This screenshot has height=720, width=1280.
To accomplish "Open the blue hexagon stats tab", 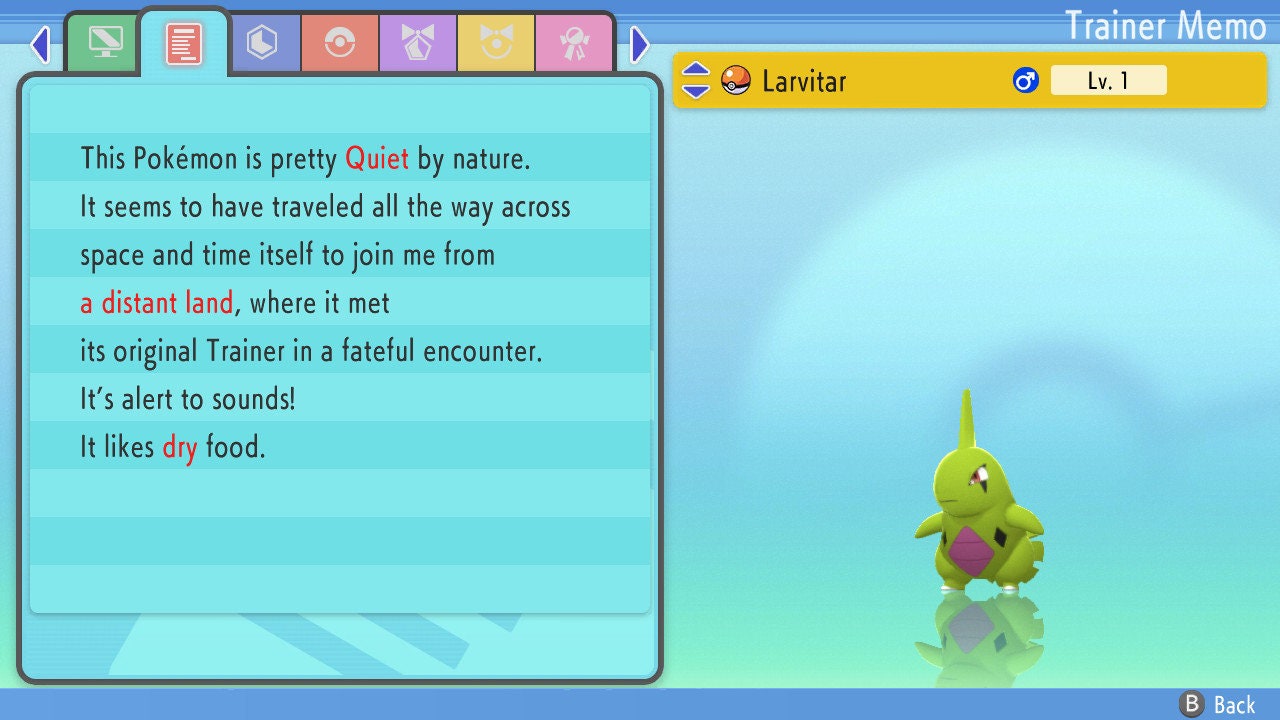I will coord(262,43).
